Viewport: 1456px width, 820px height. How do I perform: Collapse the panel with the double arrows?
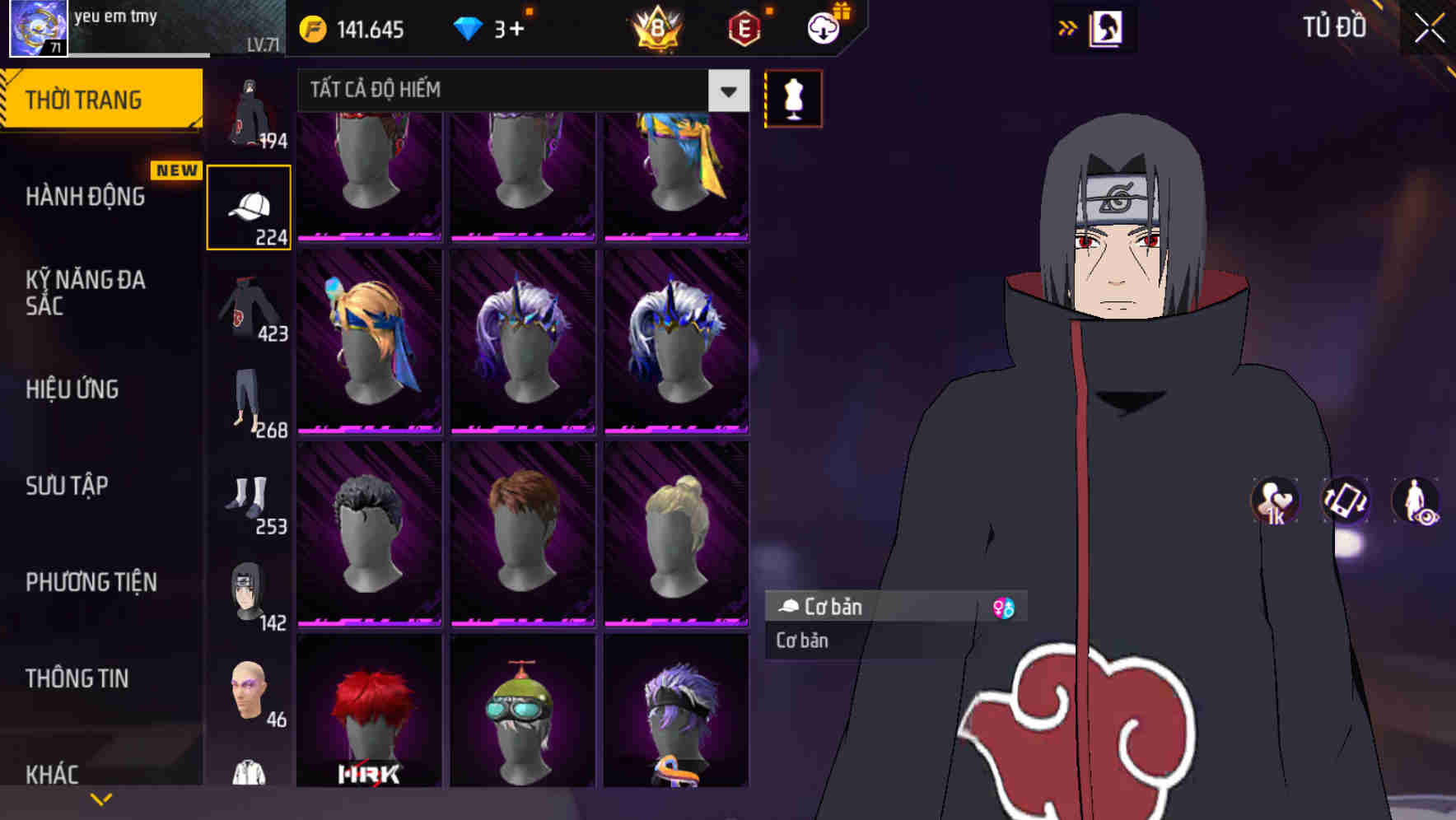1068,26
